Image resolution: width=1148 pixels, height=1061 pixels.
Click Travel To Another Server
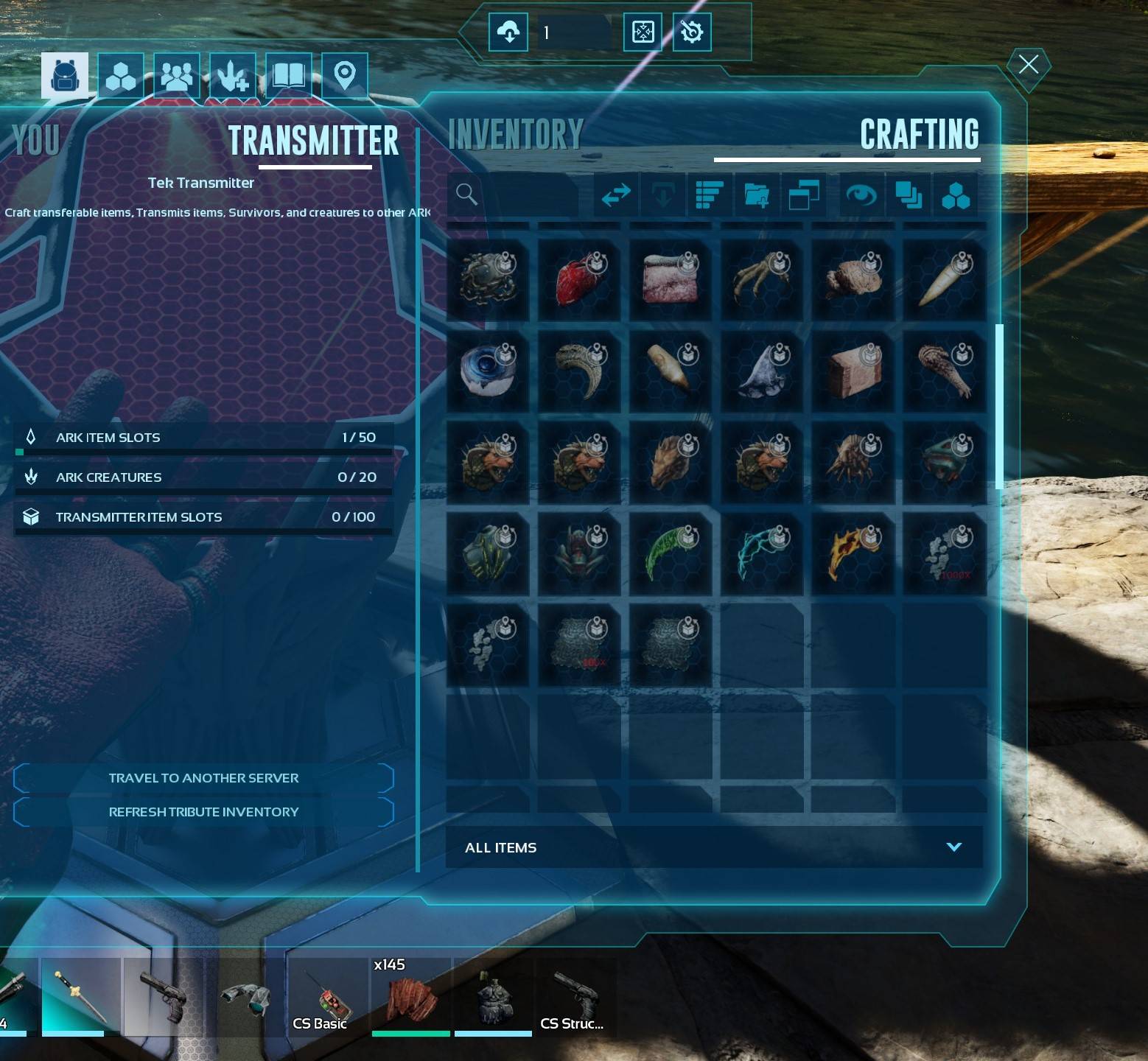point(203,778)
